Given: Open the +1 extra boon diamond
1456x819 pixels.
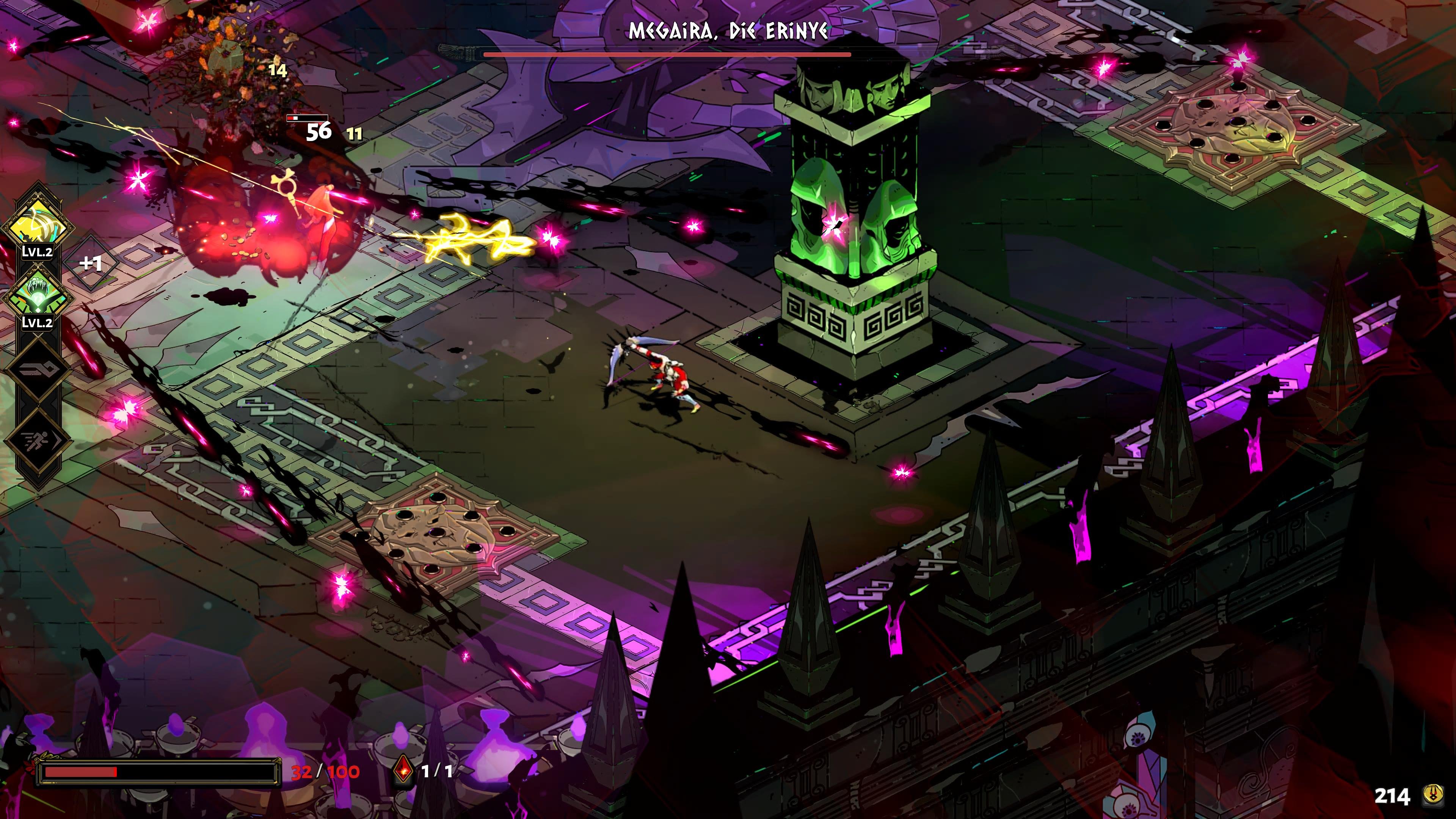Looking at the screenshot, I should coord(91,263).
